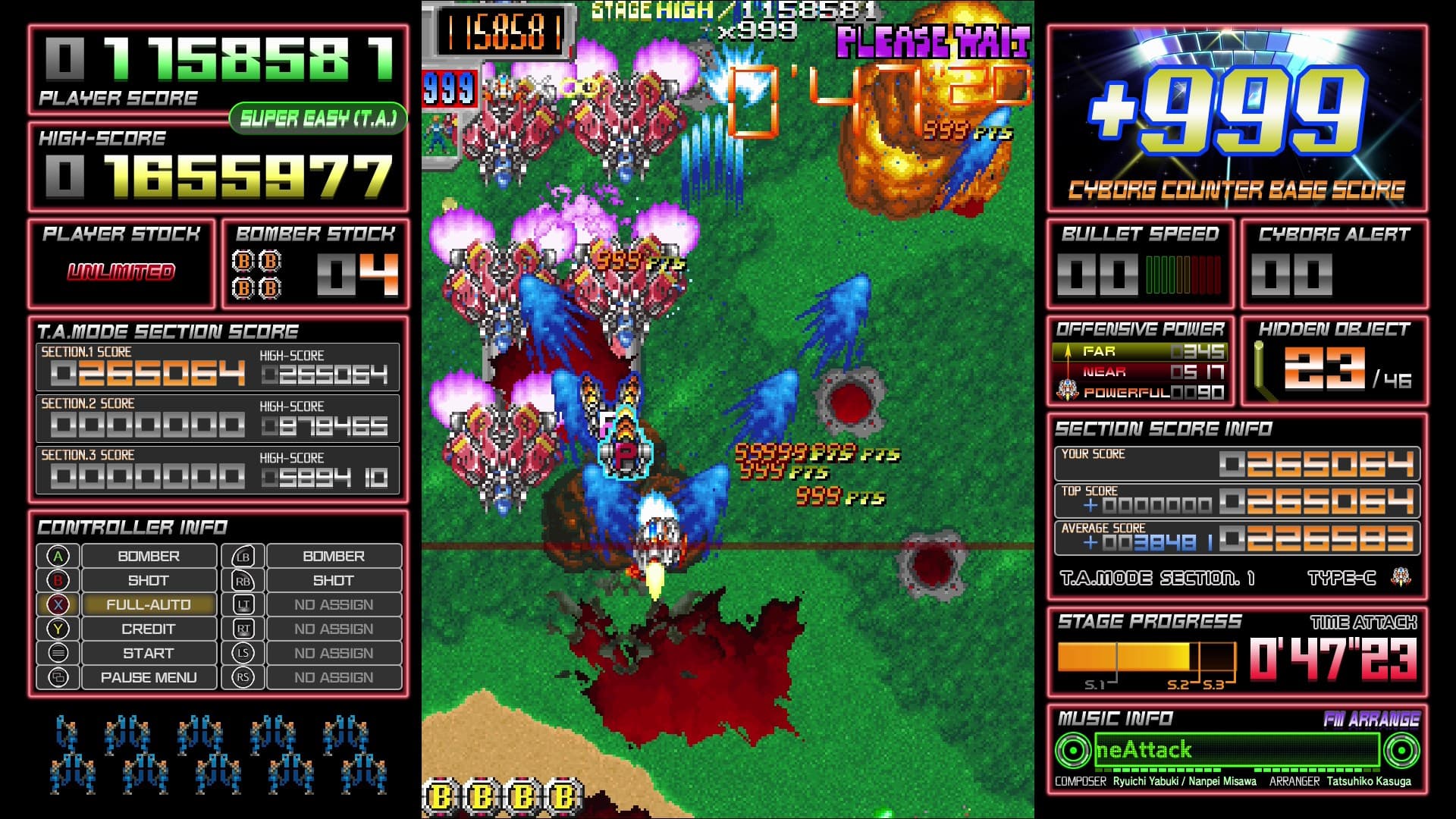Click the Xbox A button icon beside BOMBER
The width and height of the screenshot is (1456, 819).
pyautogui.click(x=59, y=555)
